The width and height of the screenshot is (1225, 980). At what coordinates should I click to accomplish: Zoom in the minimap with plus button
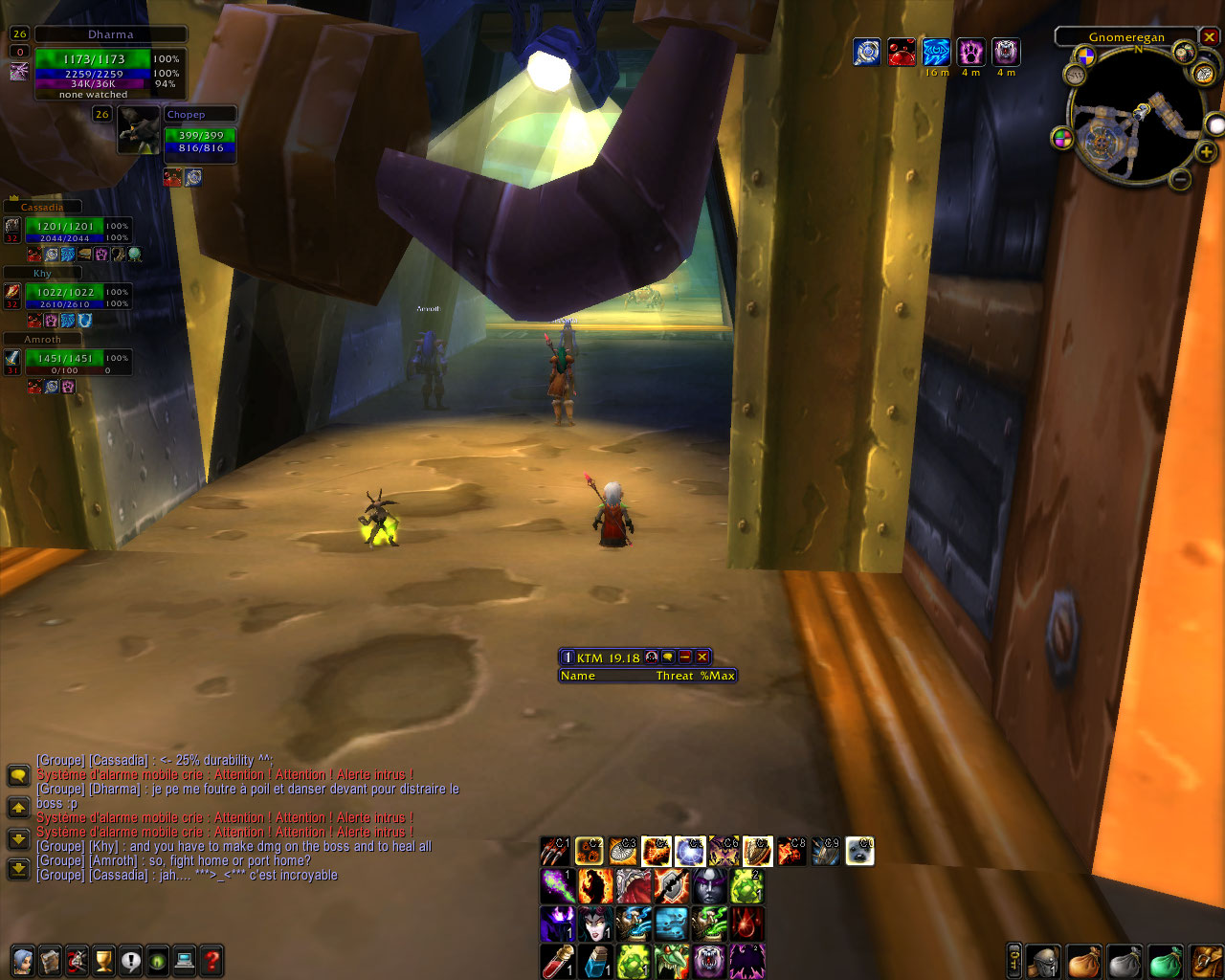(x=1206, y=152)
